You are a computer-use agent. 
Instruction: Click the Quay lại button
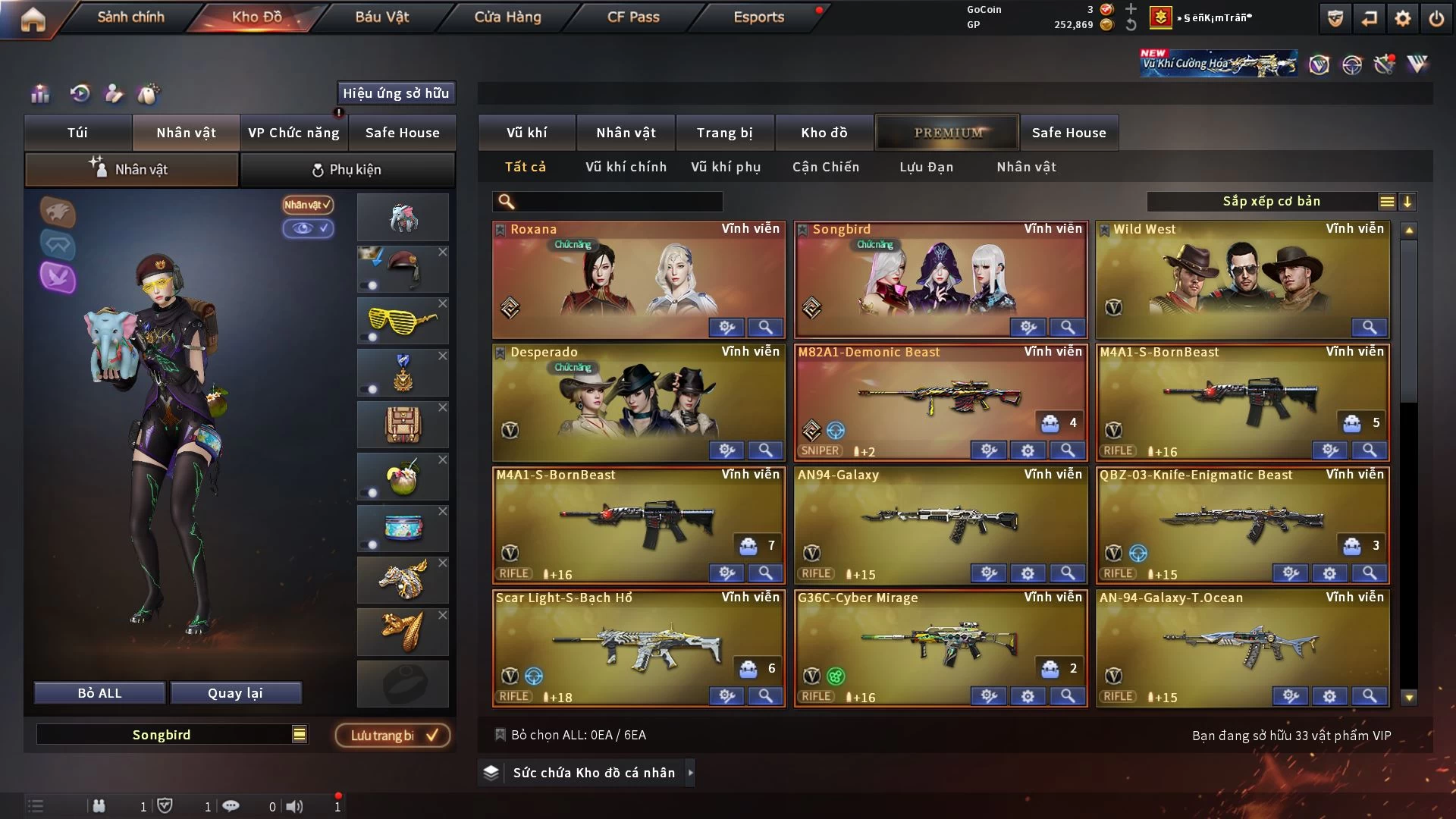(x=235, y=693)
